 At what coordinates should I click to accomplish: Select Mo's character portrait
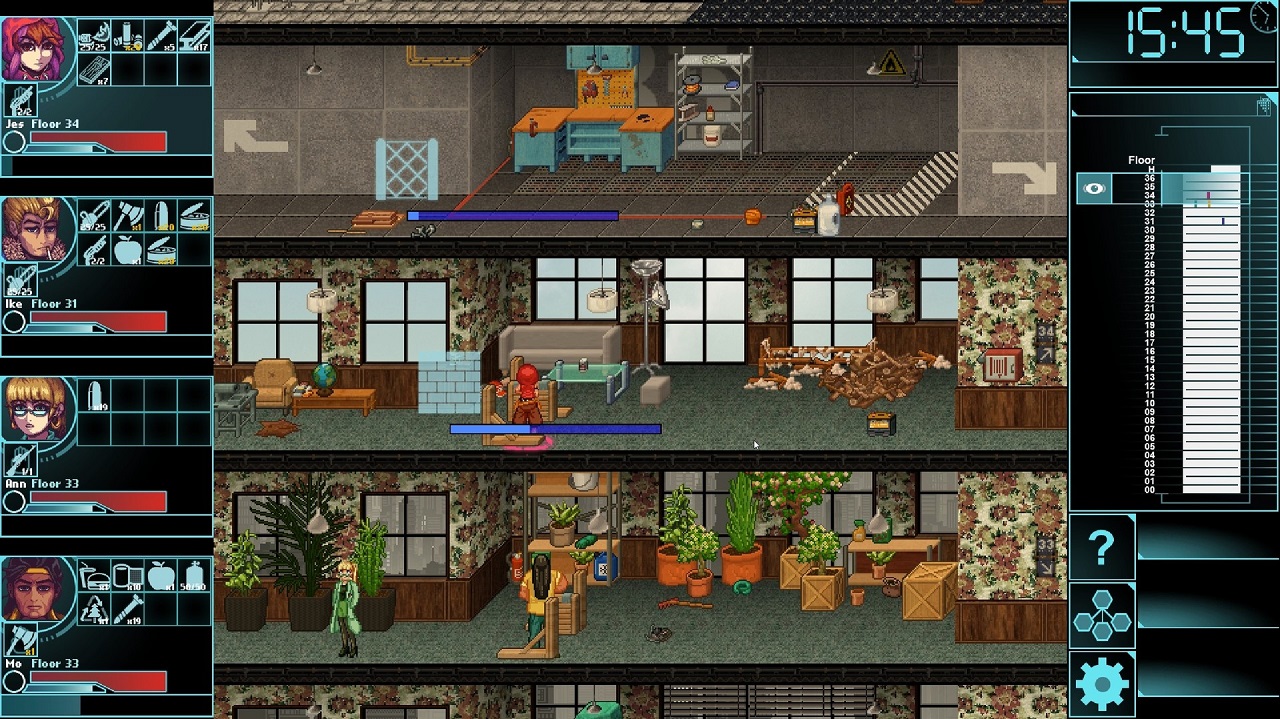pyautogui.click(x=38, y=588)
